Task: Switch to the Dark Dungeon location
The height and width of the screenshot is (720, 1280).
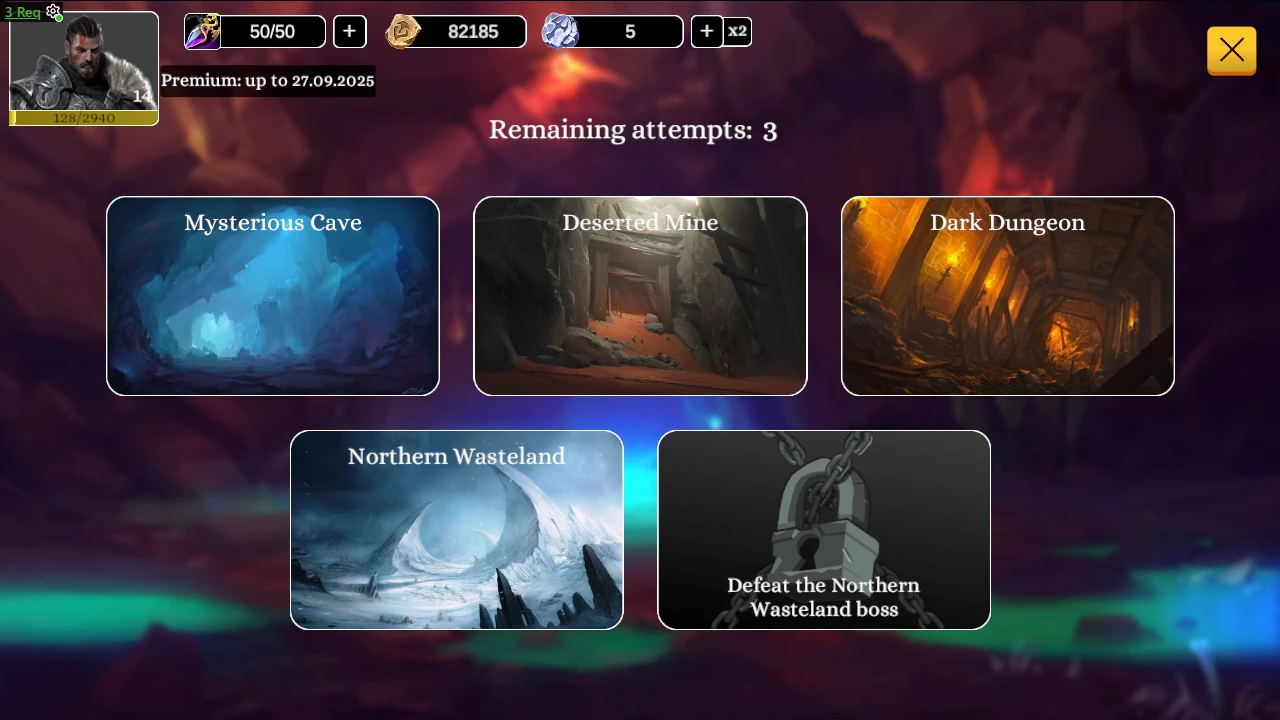Action: click(1007, 295)
